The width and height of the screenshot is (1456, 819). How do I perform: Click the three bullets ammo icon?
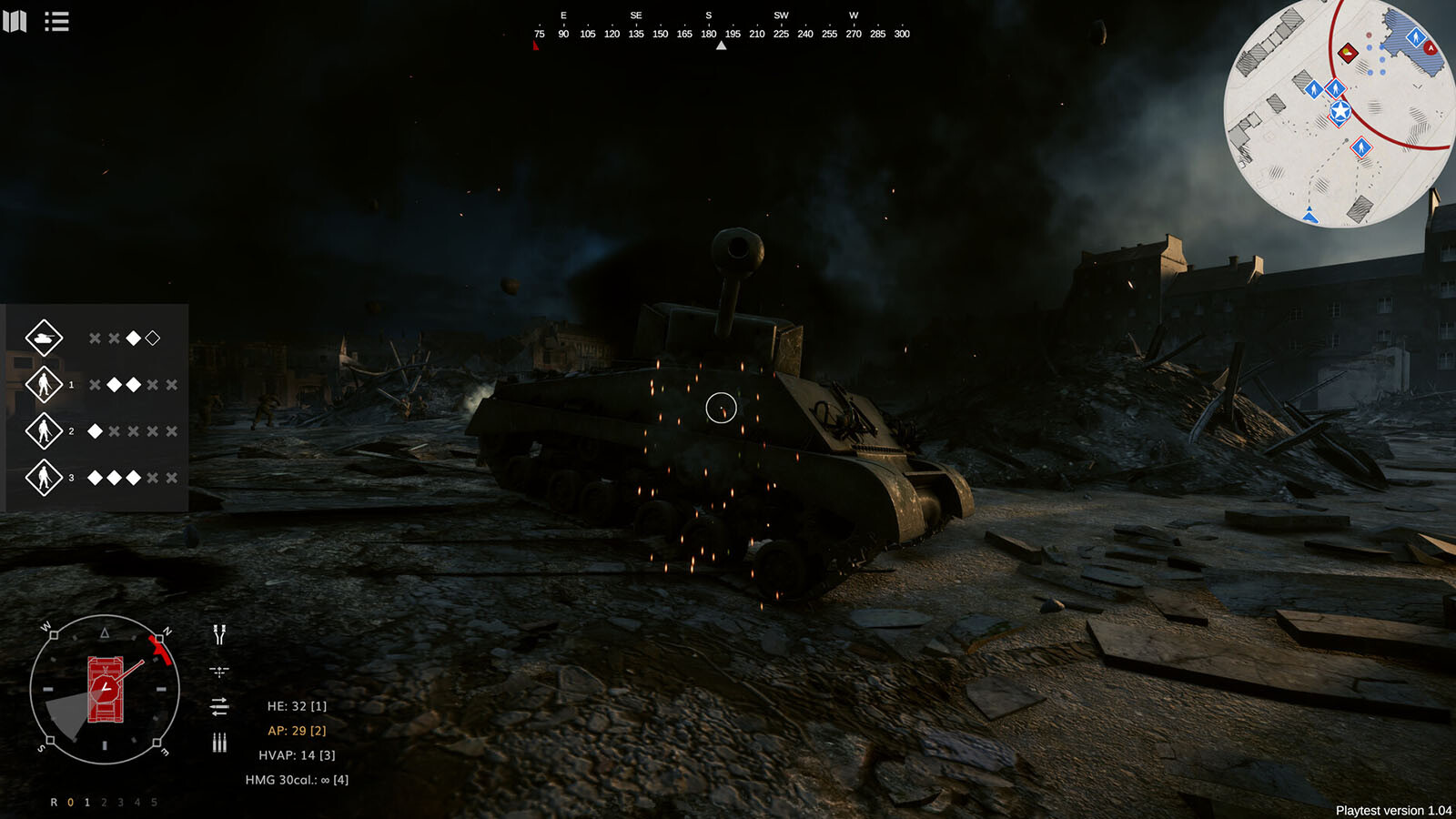pyautogui.click(x=219, y=743)
